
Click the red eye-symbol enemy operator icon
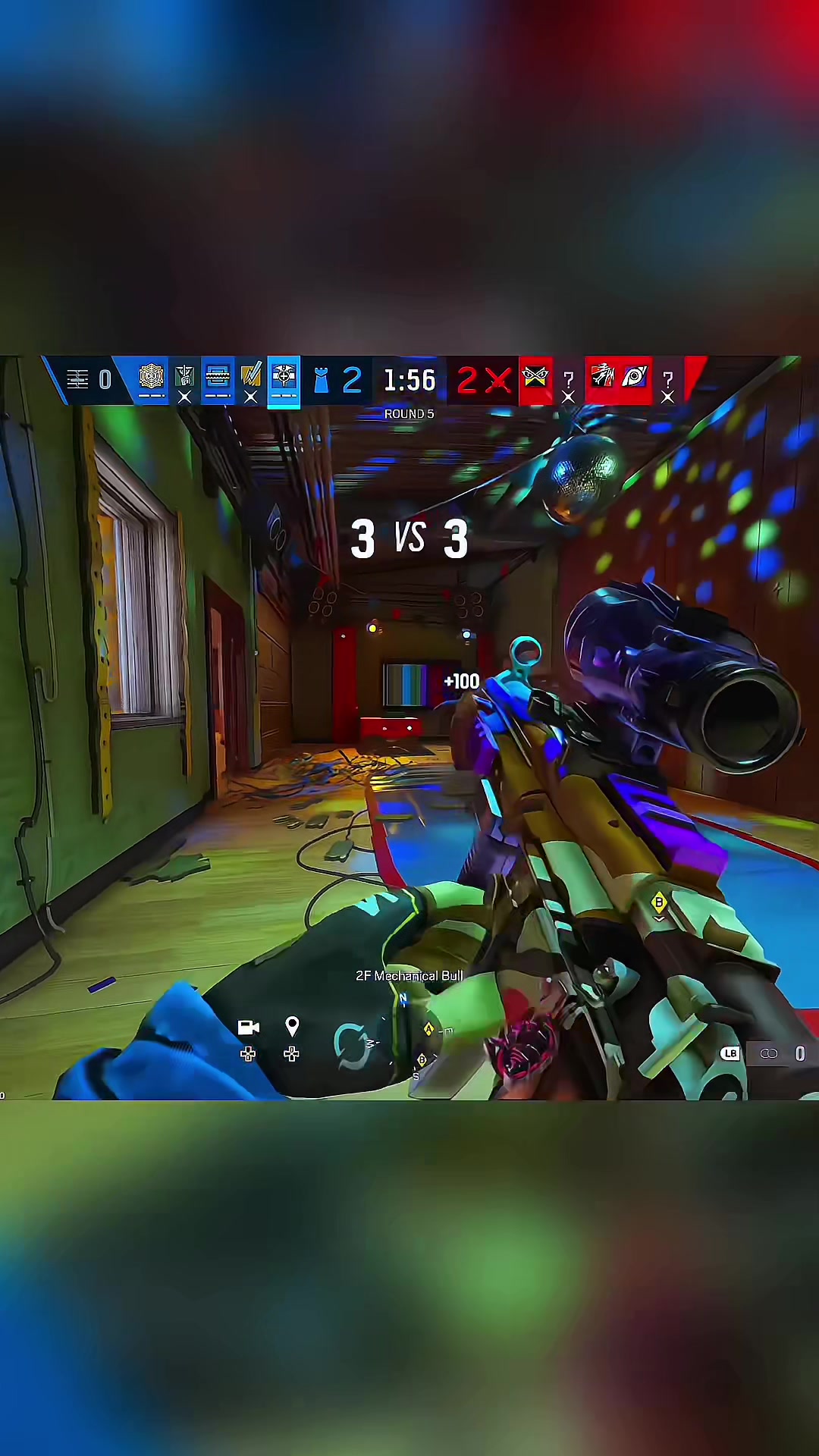click(635, 377)
